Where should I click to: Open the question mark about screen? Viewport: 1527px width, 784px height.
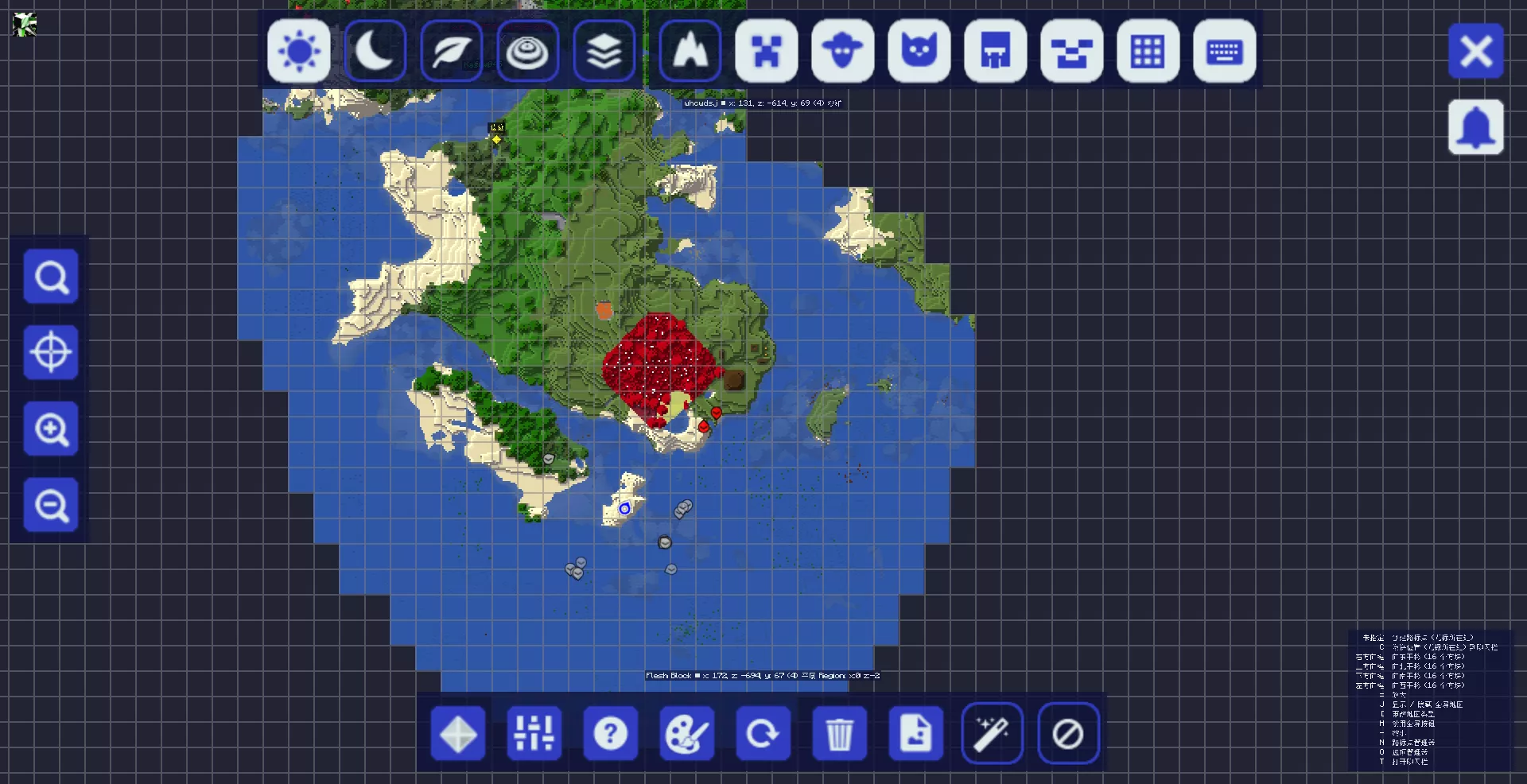(x=611, y=733)
